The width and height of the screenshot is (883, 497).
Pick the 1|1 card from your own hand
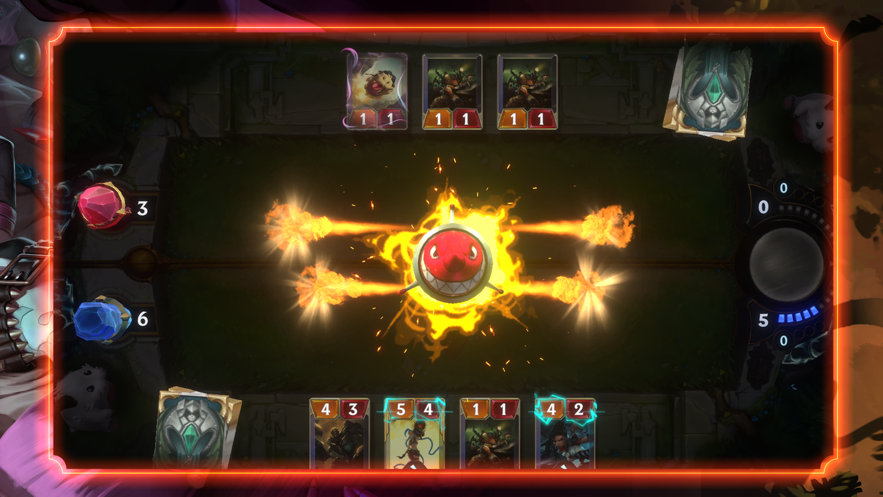pyautogui.click(x=489, y=434)
